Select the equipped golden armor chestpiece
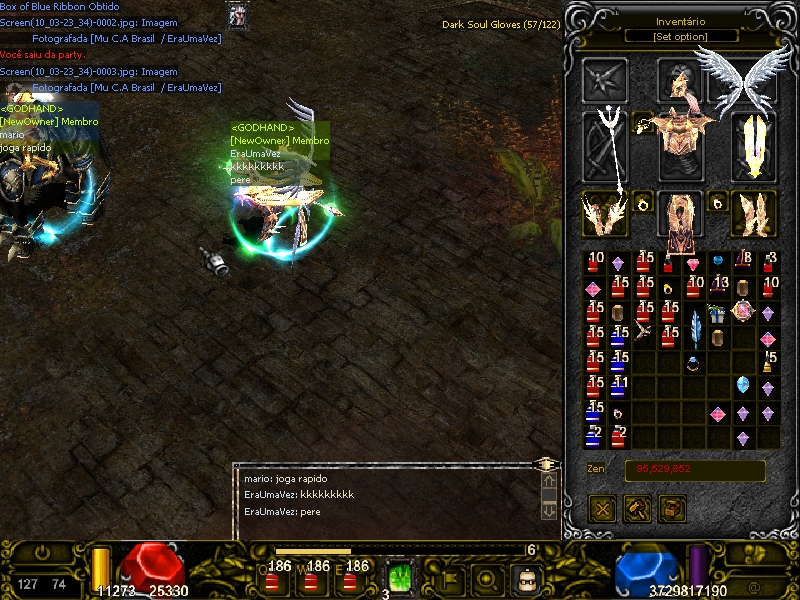This screenshot has height=600, width=800. (x=680, y=145)
